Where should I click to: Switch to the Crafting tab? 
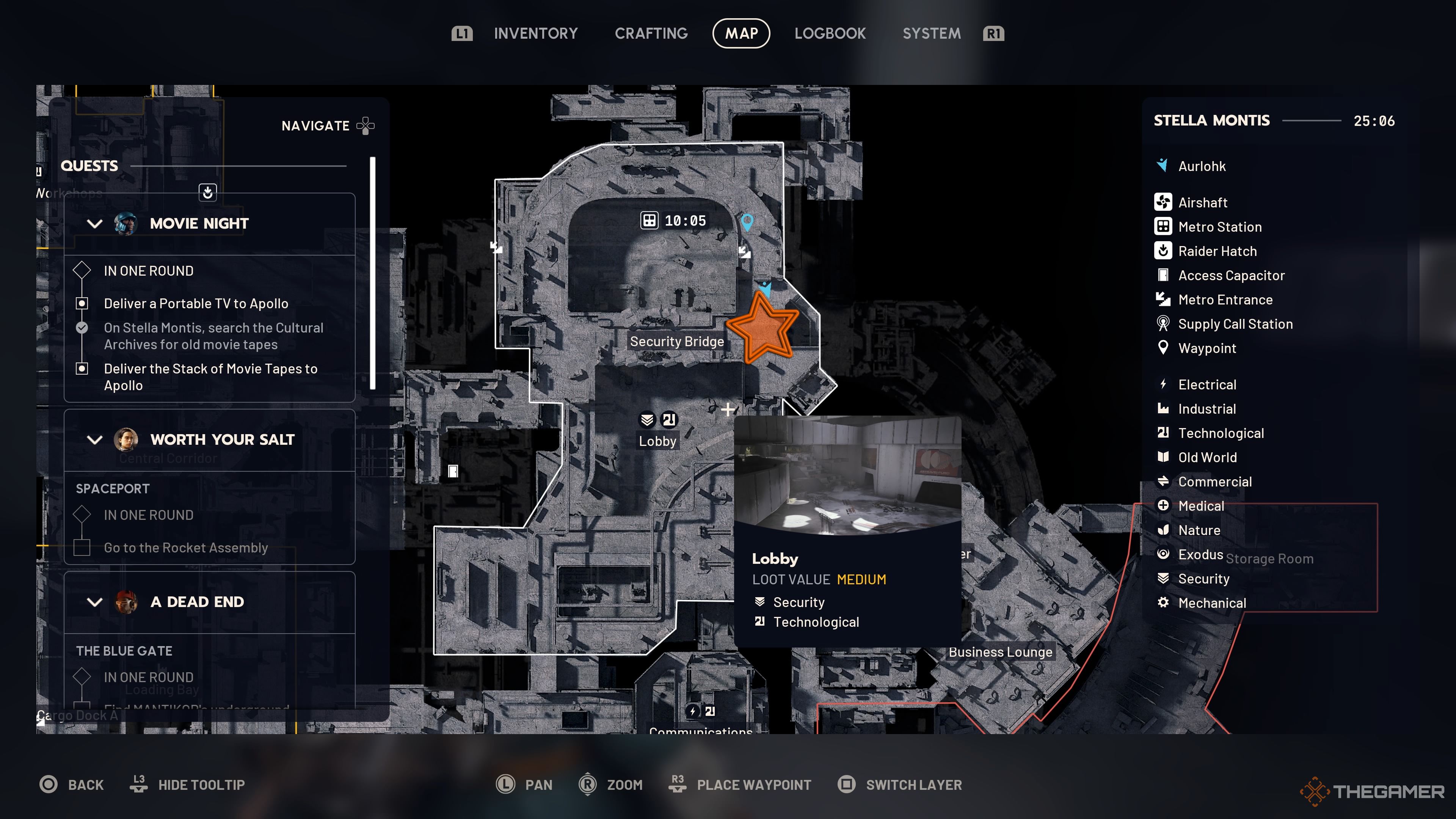tap(651, 33)
